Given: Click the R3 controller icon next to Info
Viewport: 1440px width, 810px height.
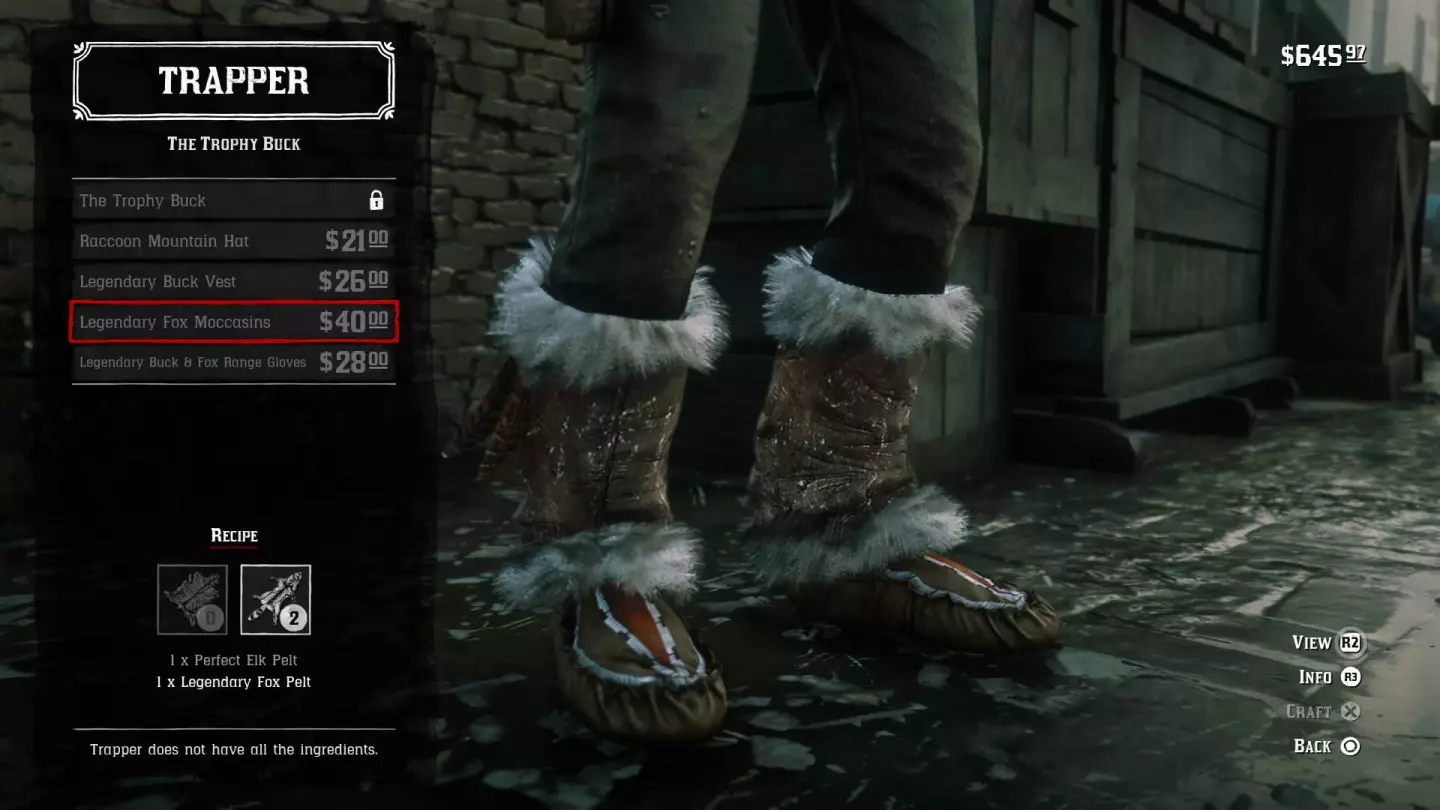Looking at the screenshot, I should (x=1351, y=677).
